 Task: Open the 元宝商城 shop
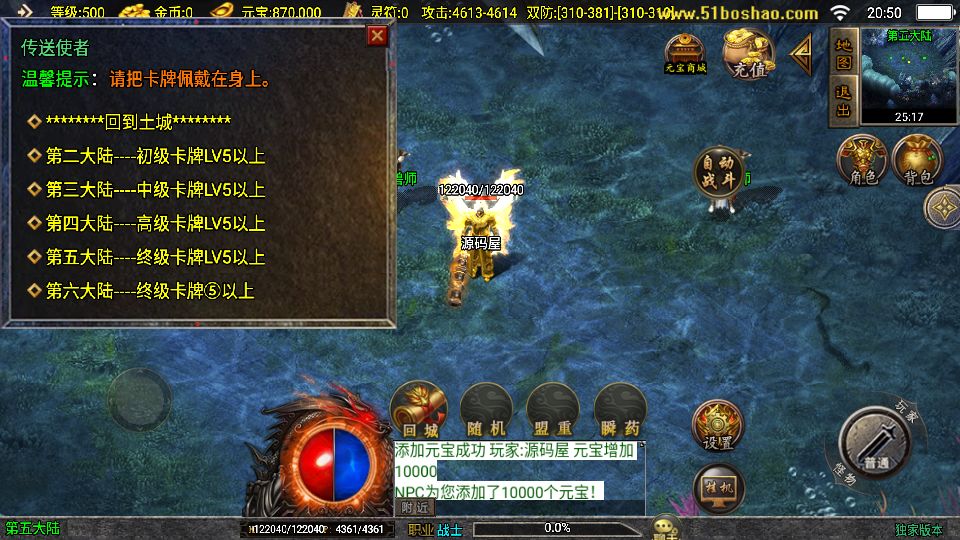(686, 53)
